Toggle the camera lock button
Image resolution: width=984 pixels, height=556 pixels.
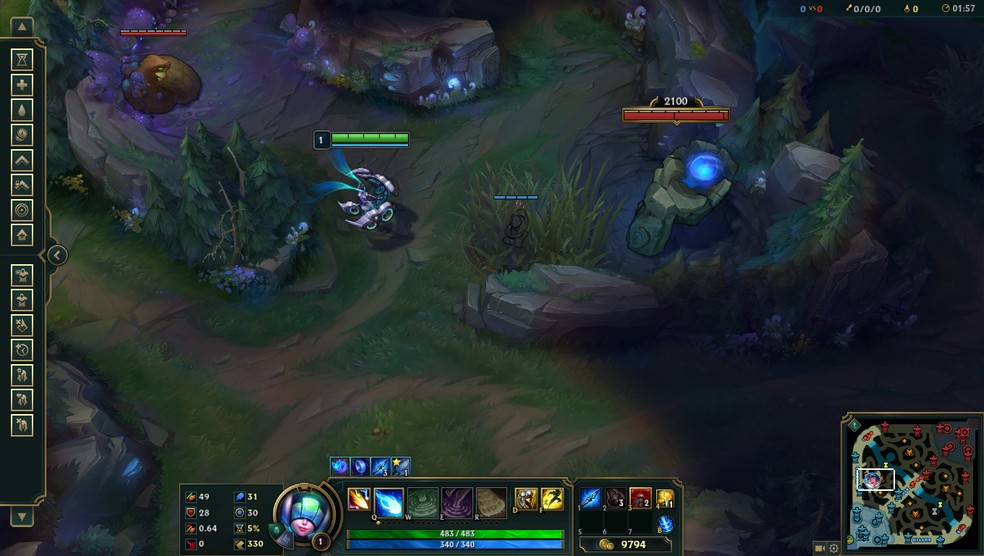[x=820, y=548]
